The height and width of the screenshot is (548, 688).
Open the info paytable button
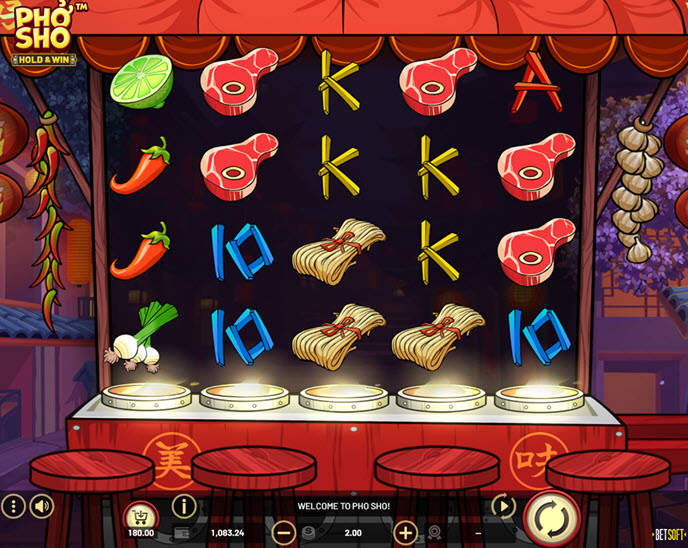tap(184, 506)
